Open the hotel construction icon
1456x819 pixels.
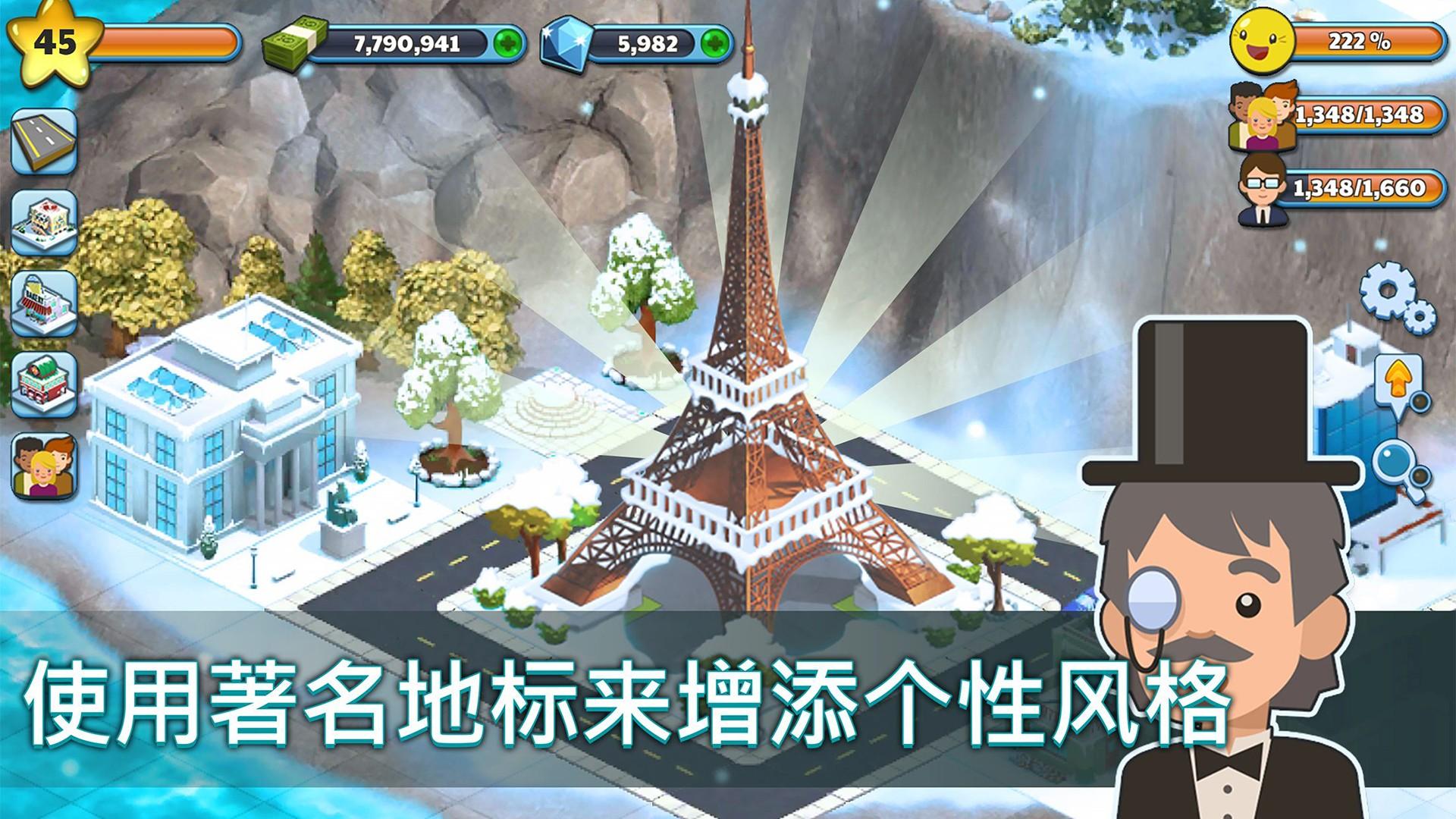(x=43, y=224)
